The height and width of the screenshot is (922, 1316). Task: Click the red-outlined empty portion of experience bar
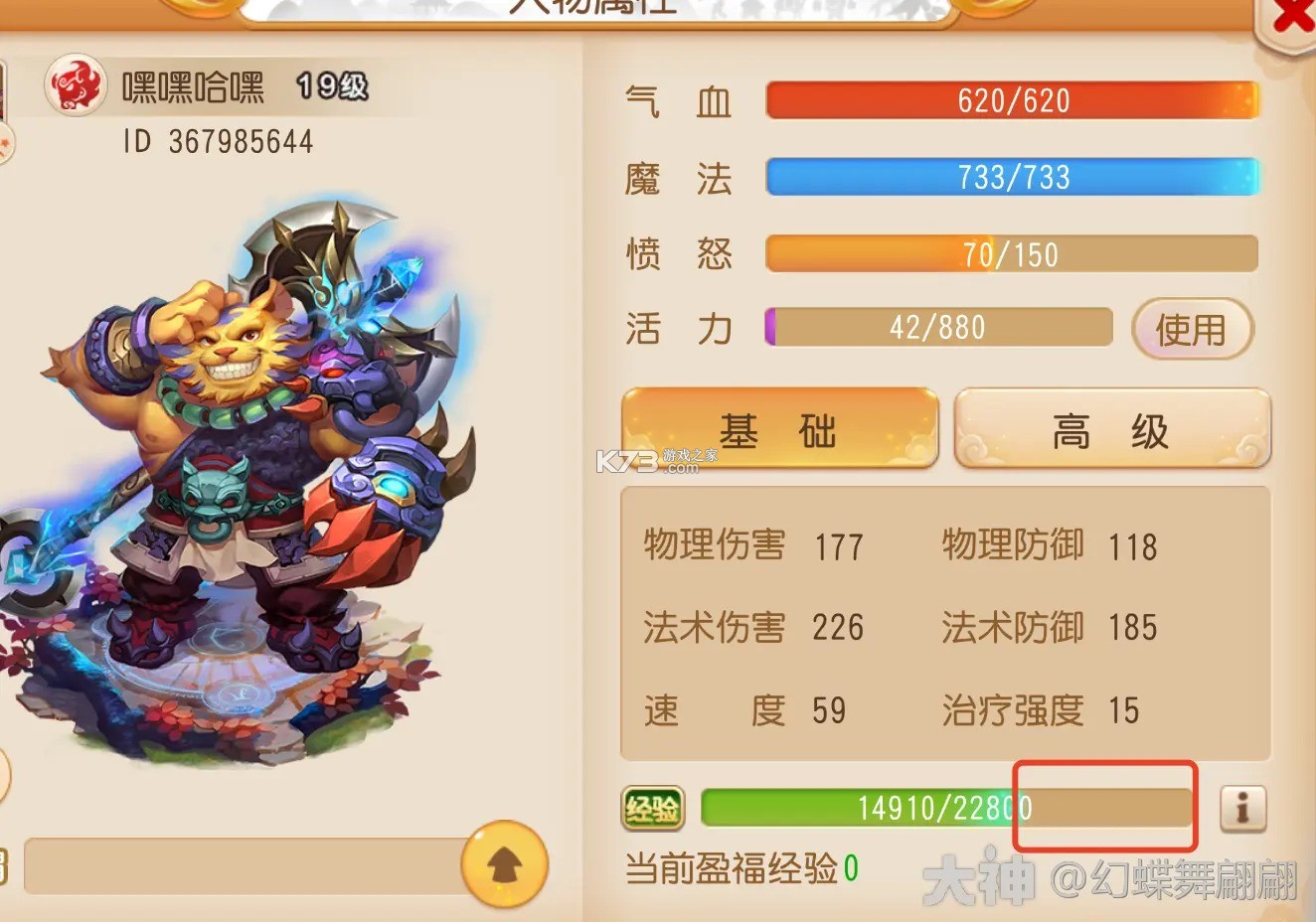coord(1103,808)
